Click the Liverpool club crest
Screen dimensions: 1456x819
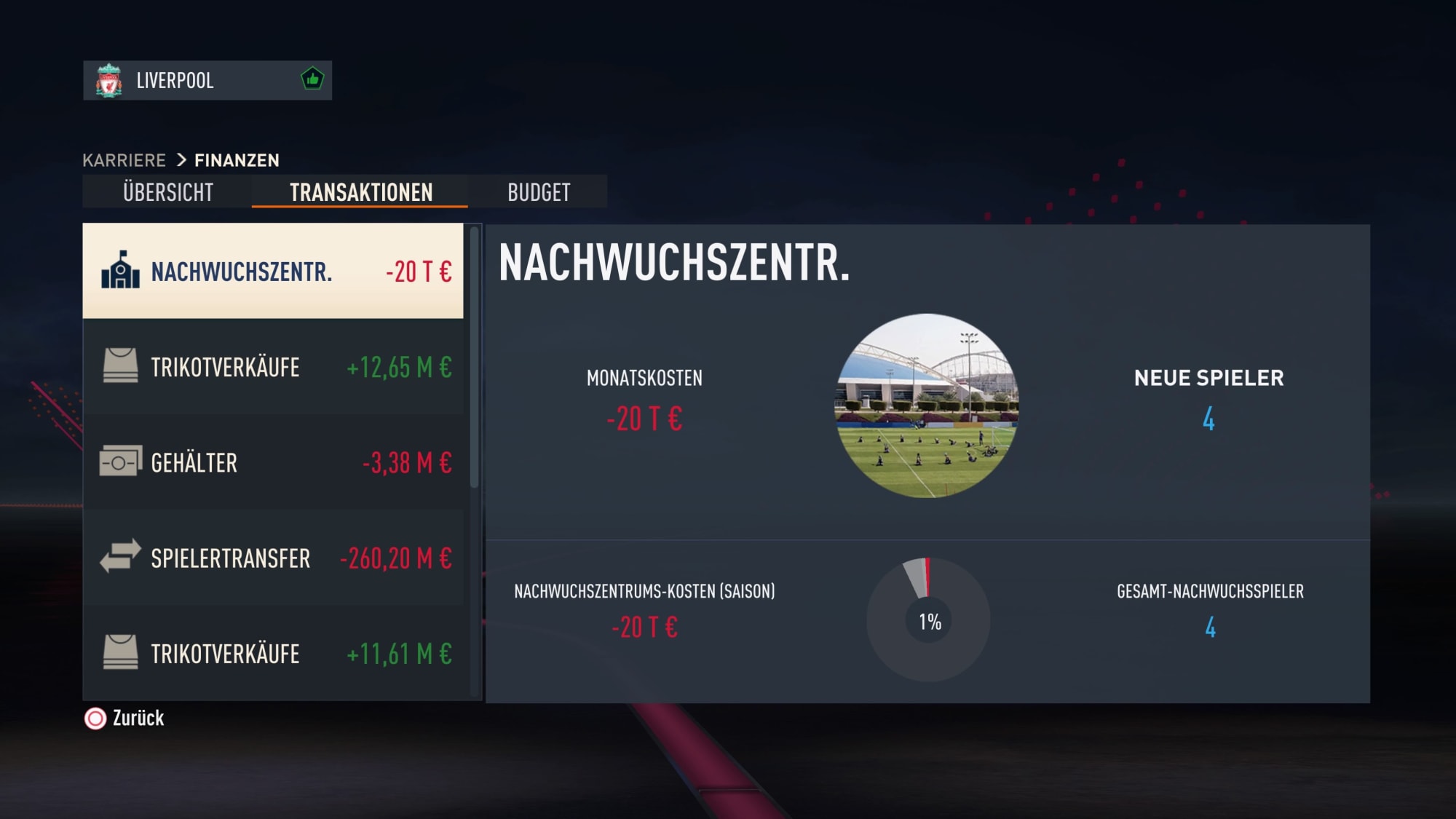108,80
